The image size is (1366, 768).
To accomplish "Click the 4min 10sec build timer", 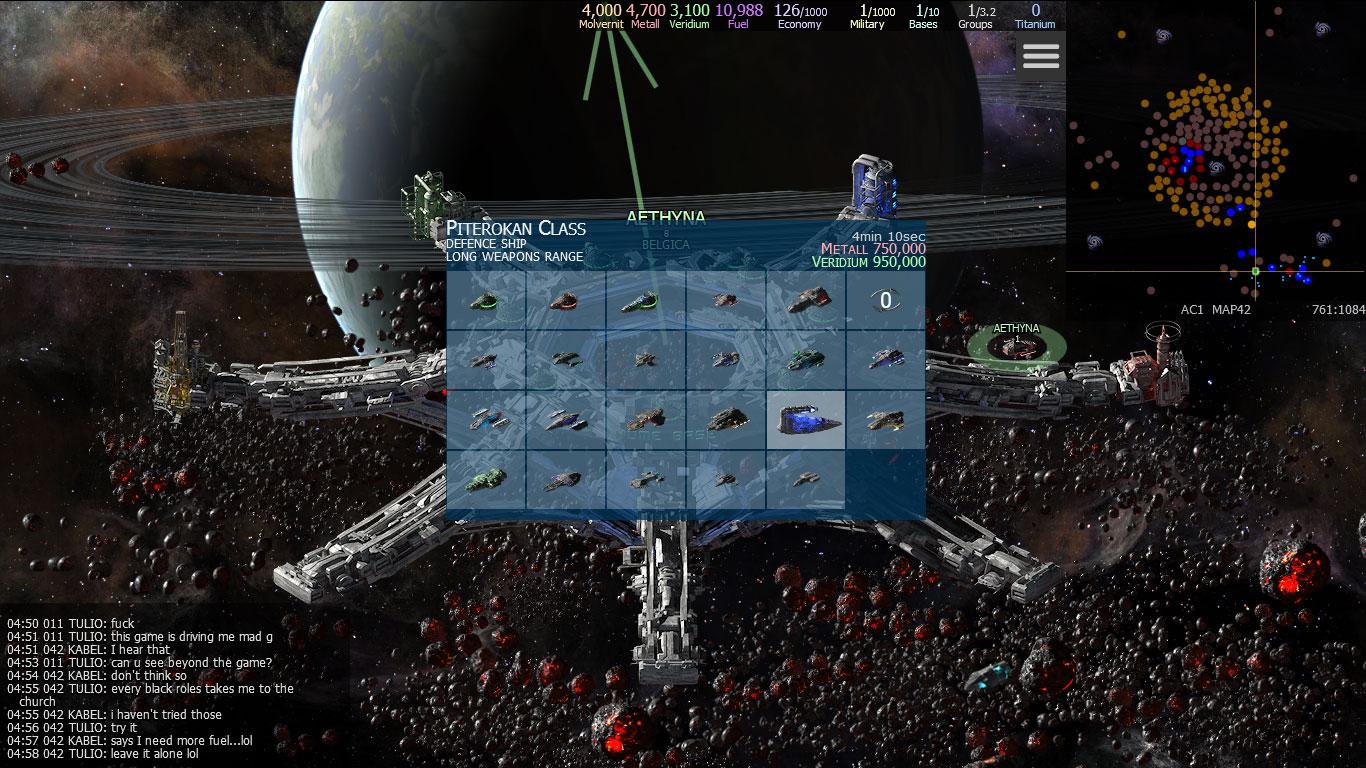I will click(888, 235).
